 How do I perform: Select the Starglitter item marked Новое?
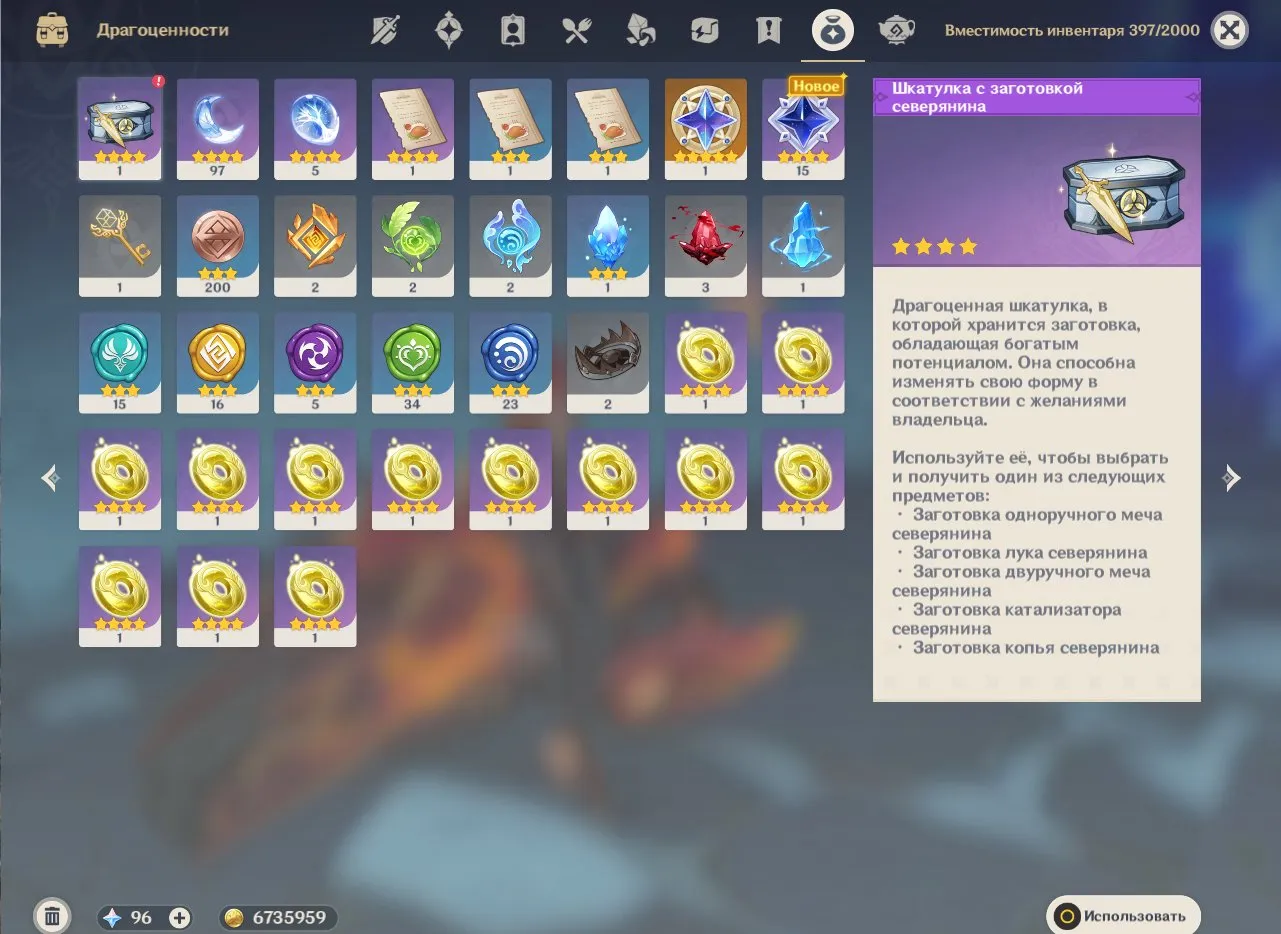click(803, 128)
